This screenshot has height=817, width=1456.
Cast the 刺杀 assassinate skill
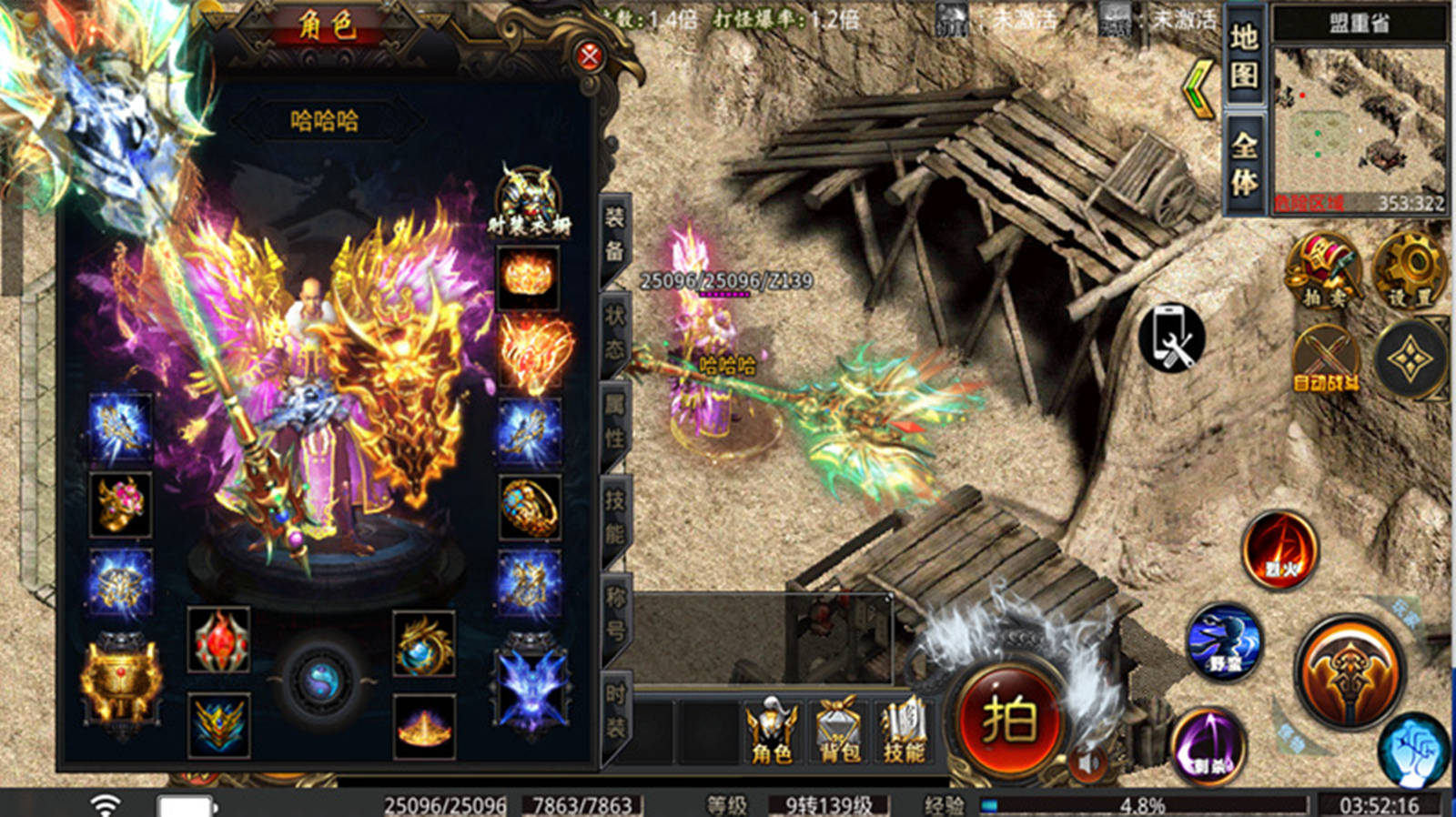click(x=1208, y=745)
